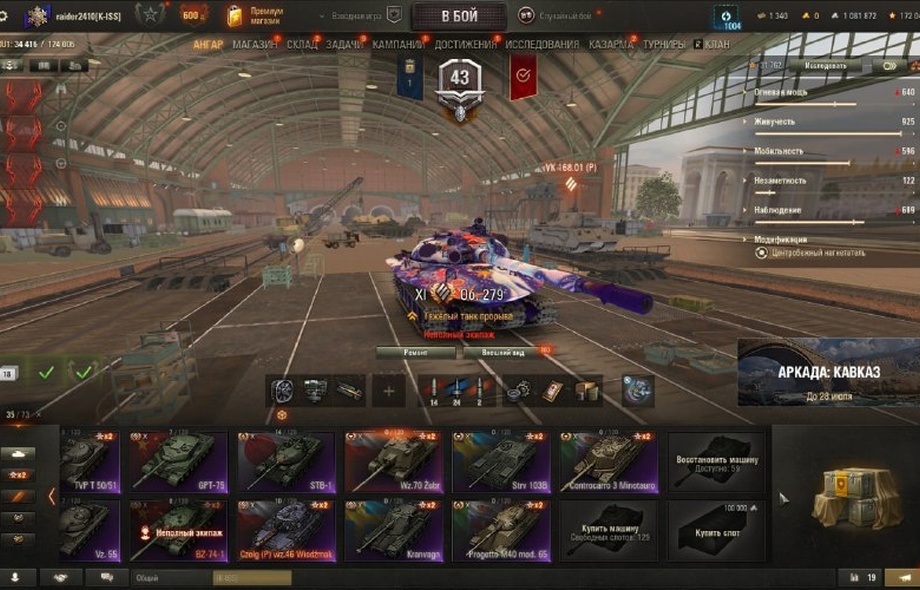The image size is (920, 590).
Task: Open the ИССЛЕДОВАНИЯ tab
Action: 541,45
